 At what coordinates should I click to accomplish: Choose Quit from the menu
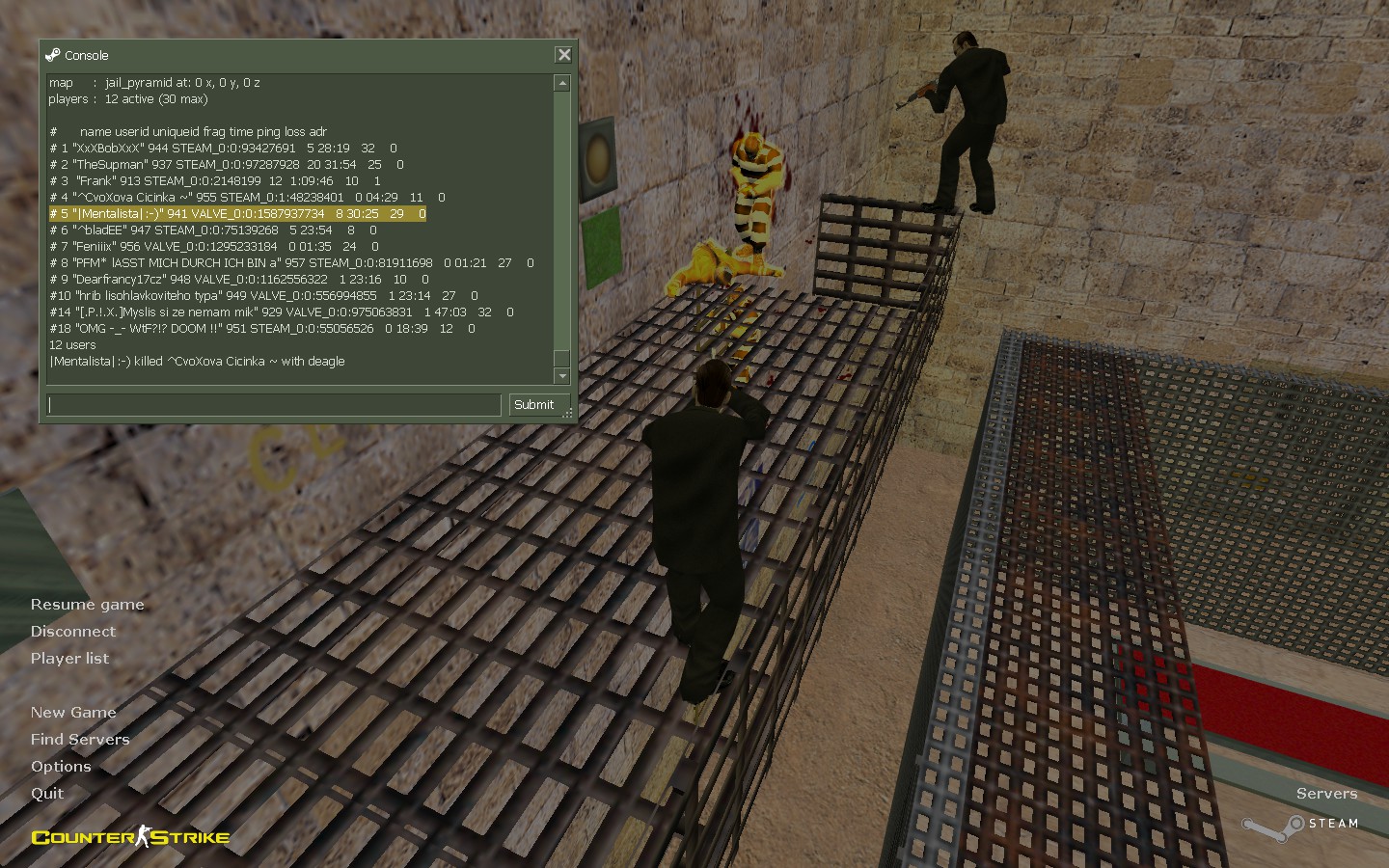(x=47, y=794)
